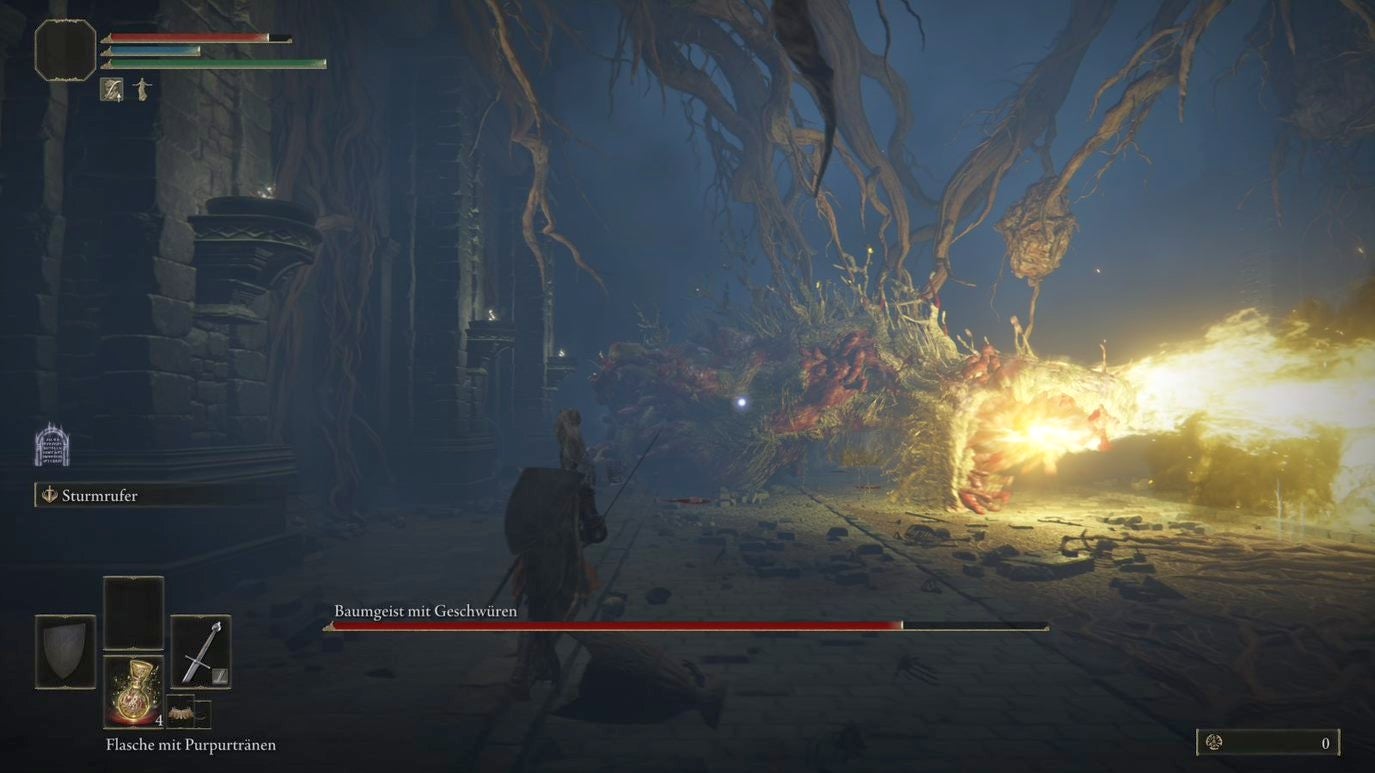Click the shield icon in the left-hand slot
The width and height of the screenshot is (1375, 773).
(64, 651)
